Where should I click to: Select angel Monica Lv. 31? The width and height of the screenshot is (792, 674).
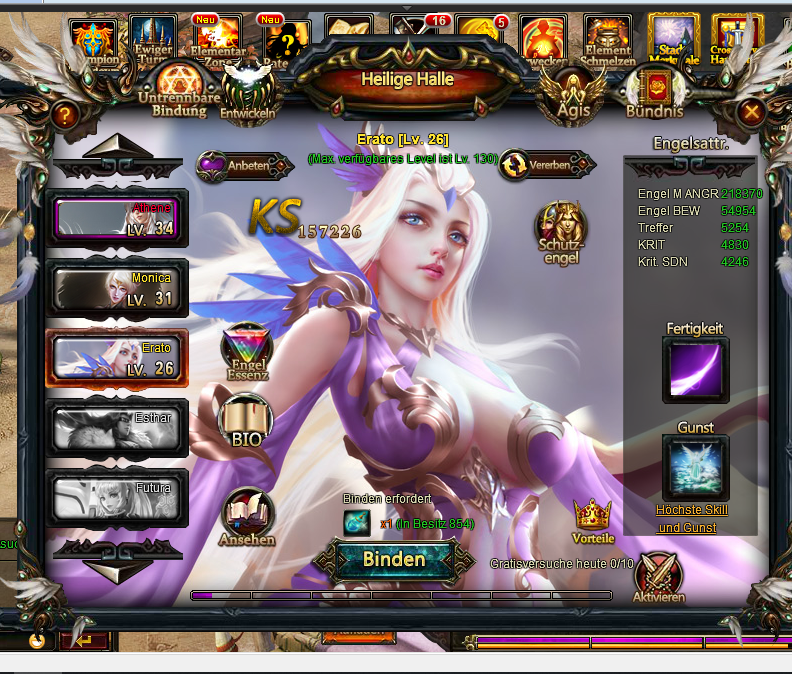click(117, 288)
